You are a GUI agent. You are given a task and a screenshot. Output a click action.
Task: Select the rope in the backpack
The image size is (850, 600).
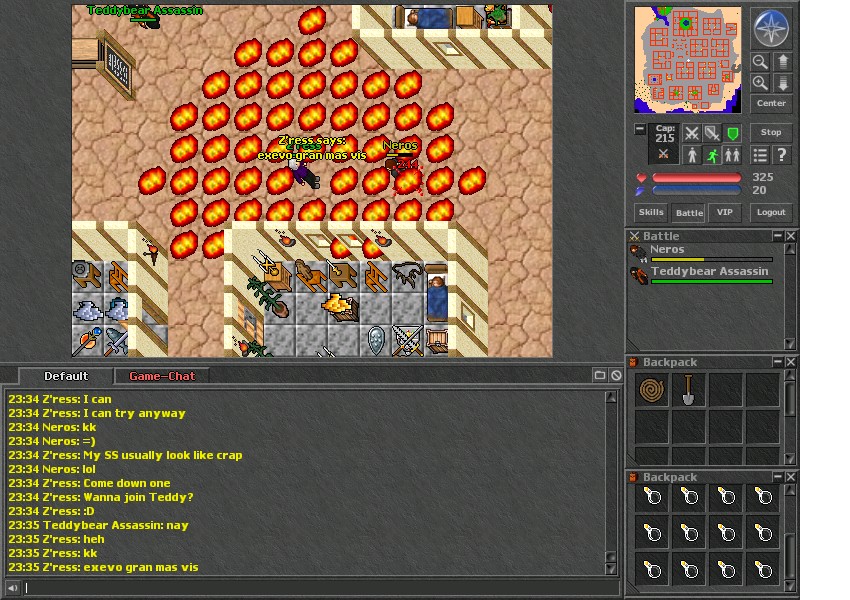pyautogui.click(x=652, y=390)
